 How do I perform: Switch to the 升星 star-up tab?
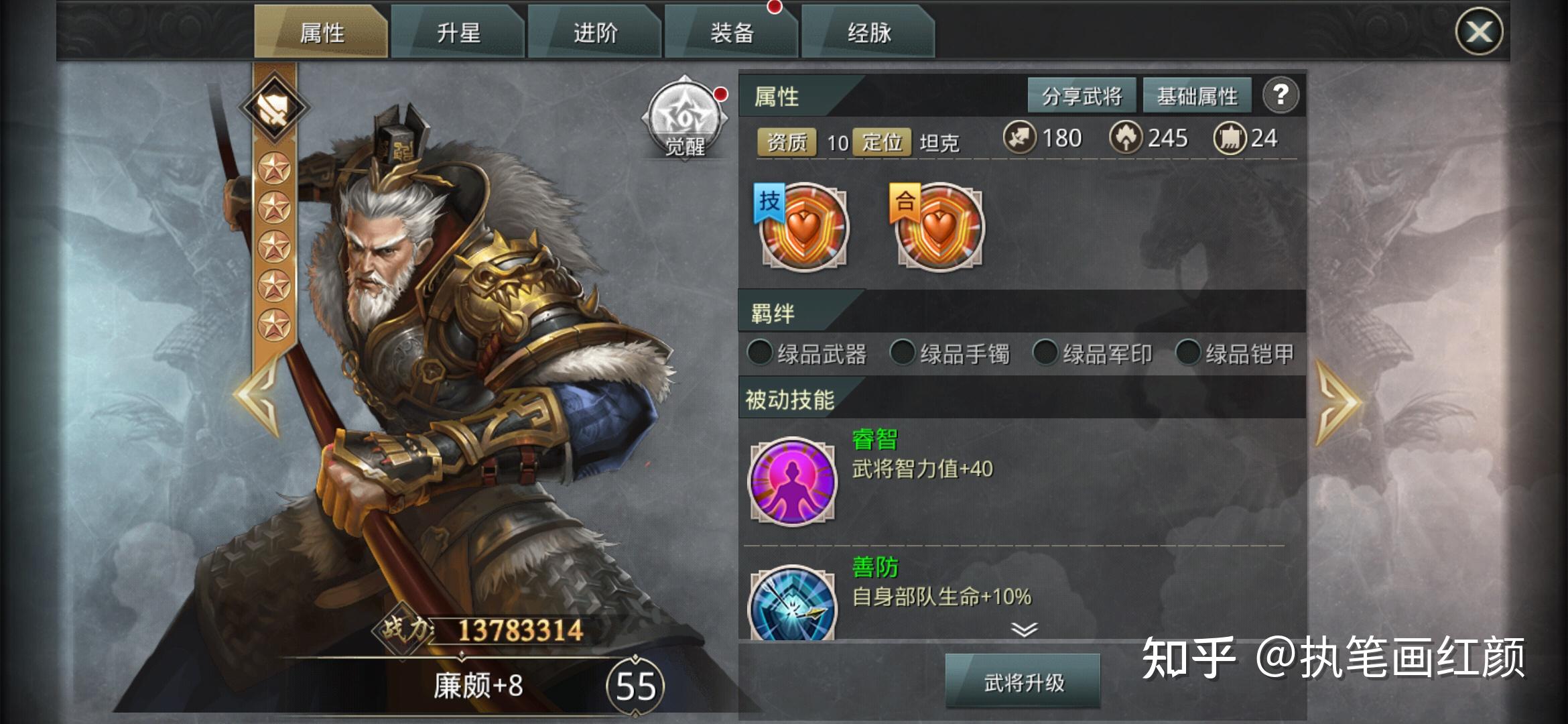[x=460, y=32]
